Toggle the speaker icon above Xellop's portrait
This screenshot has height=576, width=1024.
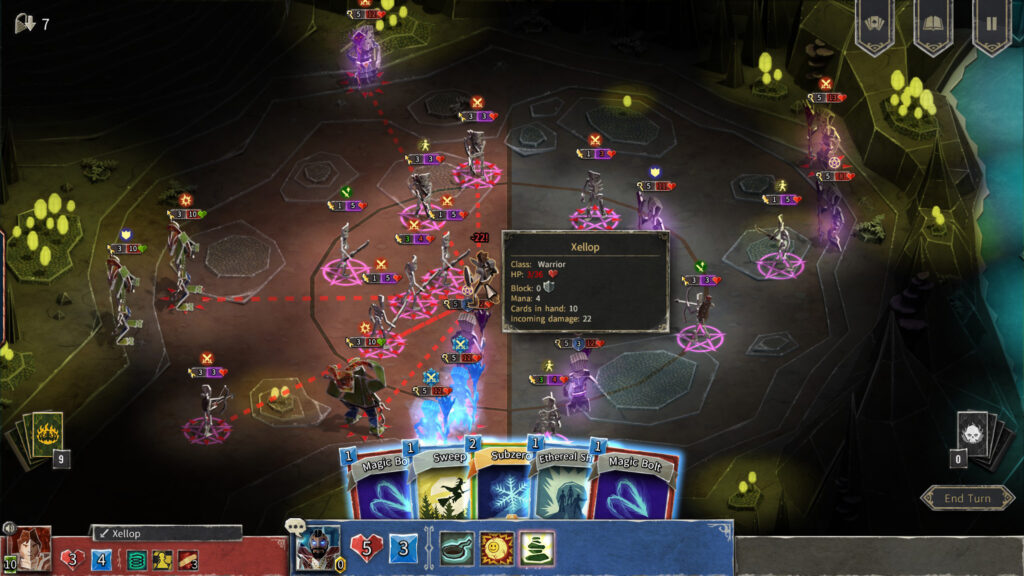click(8, 528)
